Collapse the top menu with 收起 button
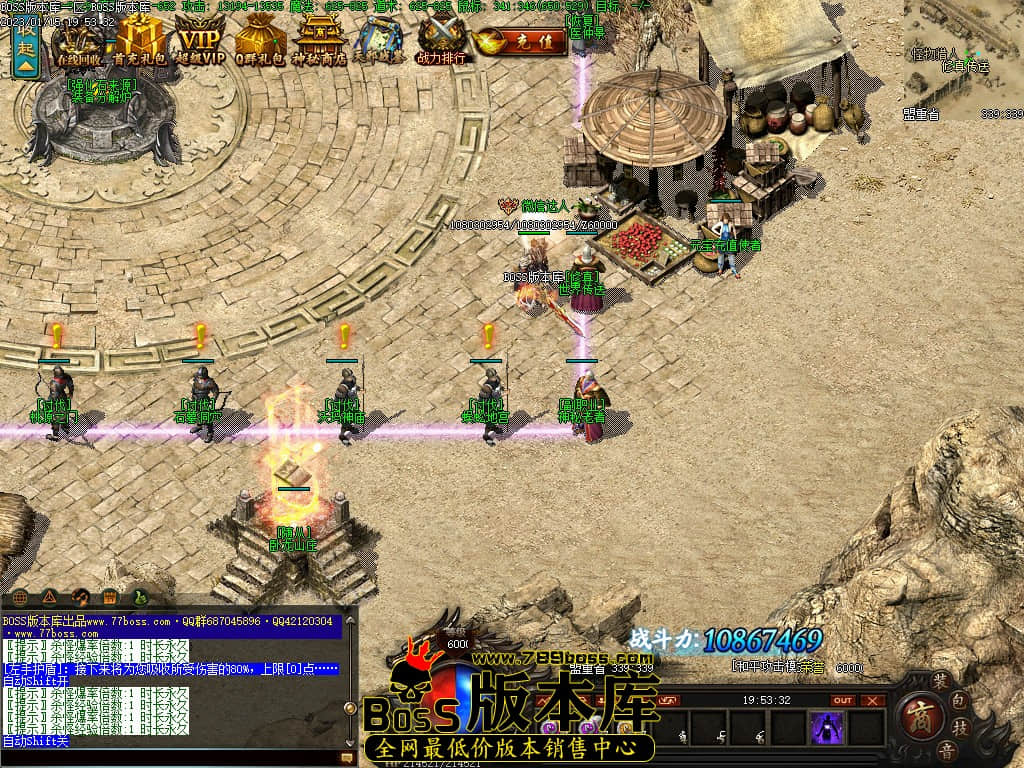This screenshot has height=768, width=1024. click(26, 46)
